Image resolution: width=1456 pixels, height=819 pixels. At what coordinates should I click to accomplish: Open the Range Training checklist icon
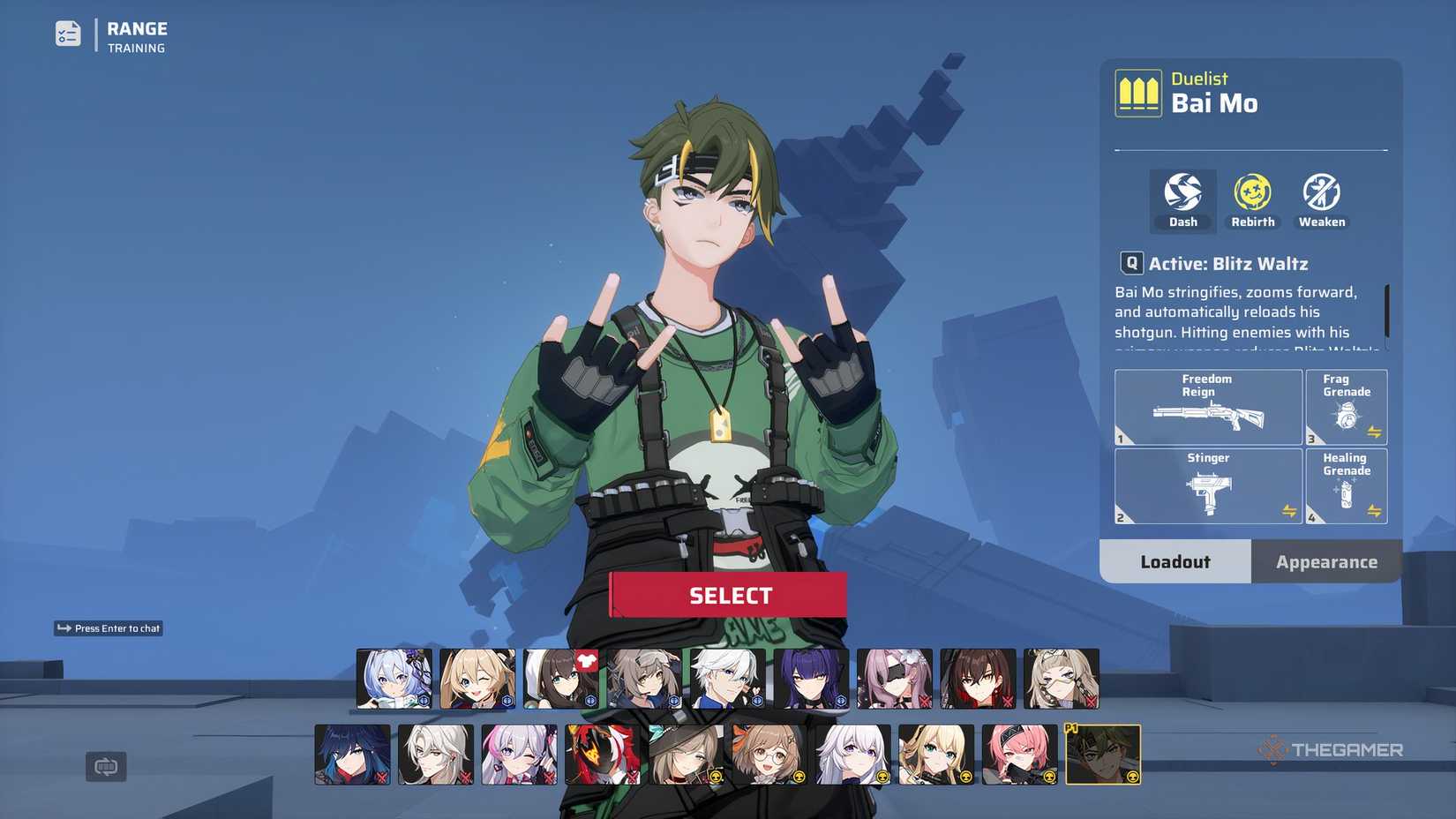pyautogui.click(x=68, y=34)
